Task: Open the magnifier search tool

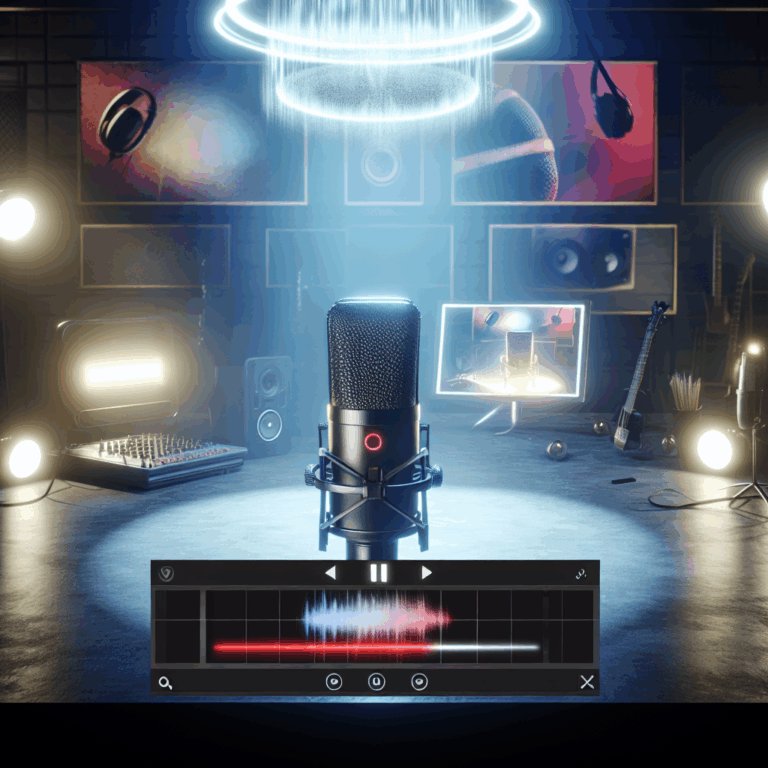Action: click(x=165, y=682)
